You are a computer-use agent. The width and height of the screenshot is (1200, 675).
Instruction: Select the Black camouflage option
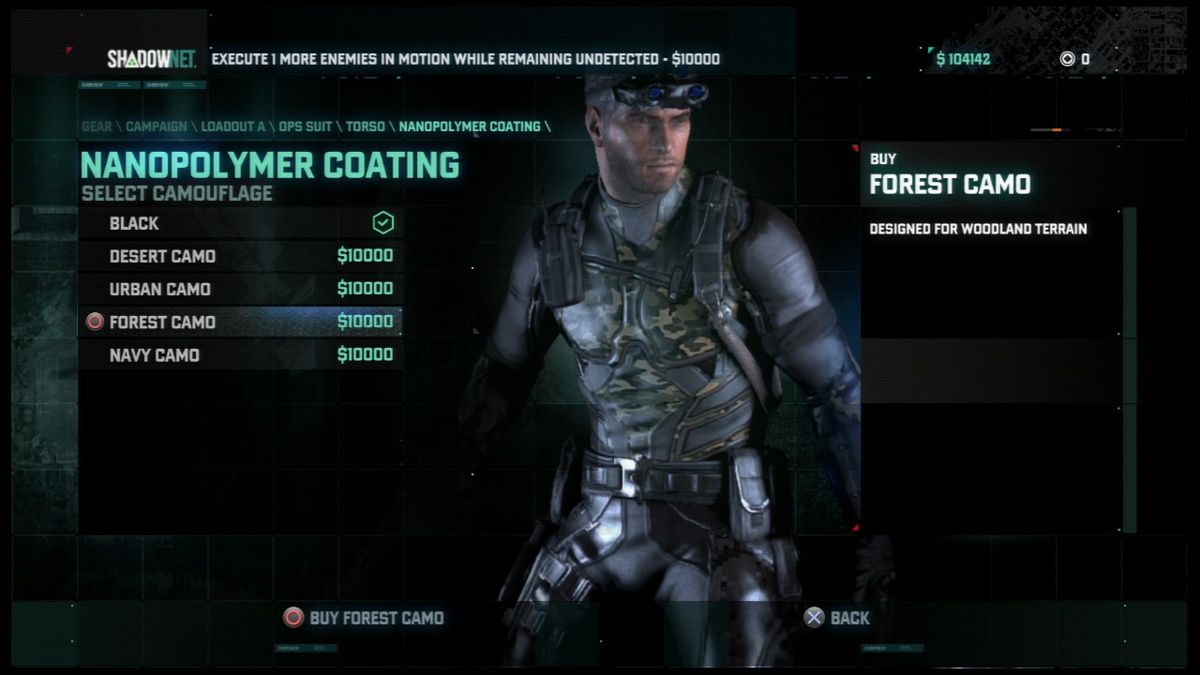point(240,223)
